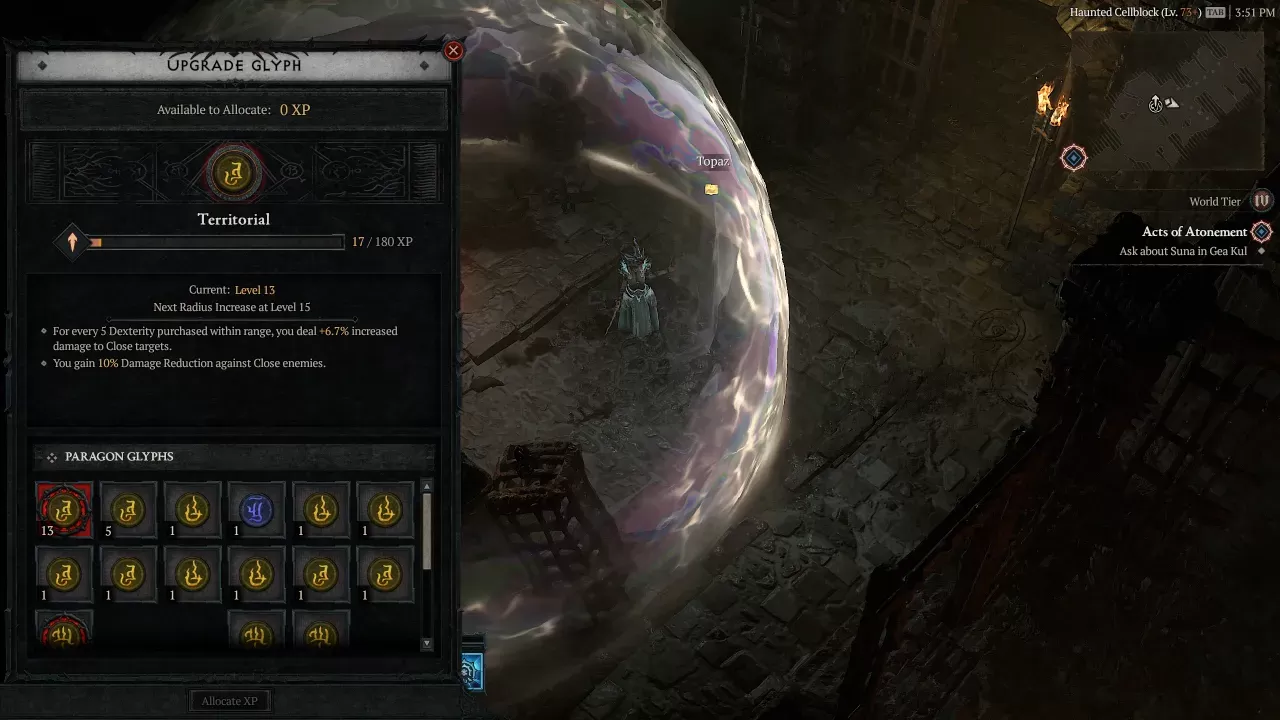The height and width of the screenshot is (720, 1280).
Task: Click the World Tier icon
Action: (1262, 201)
